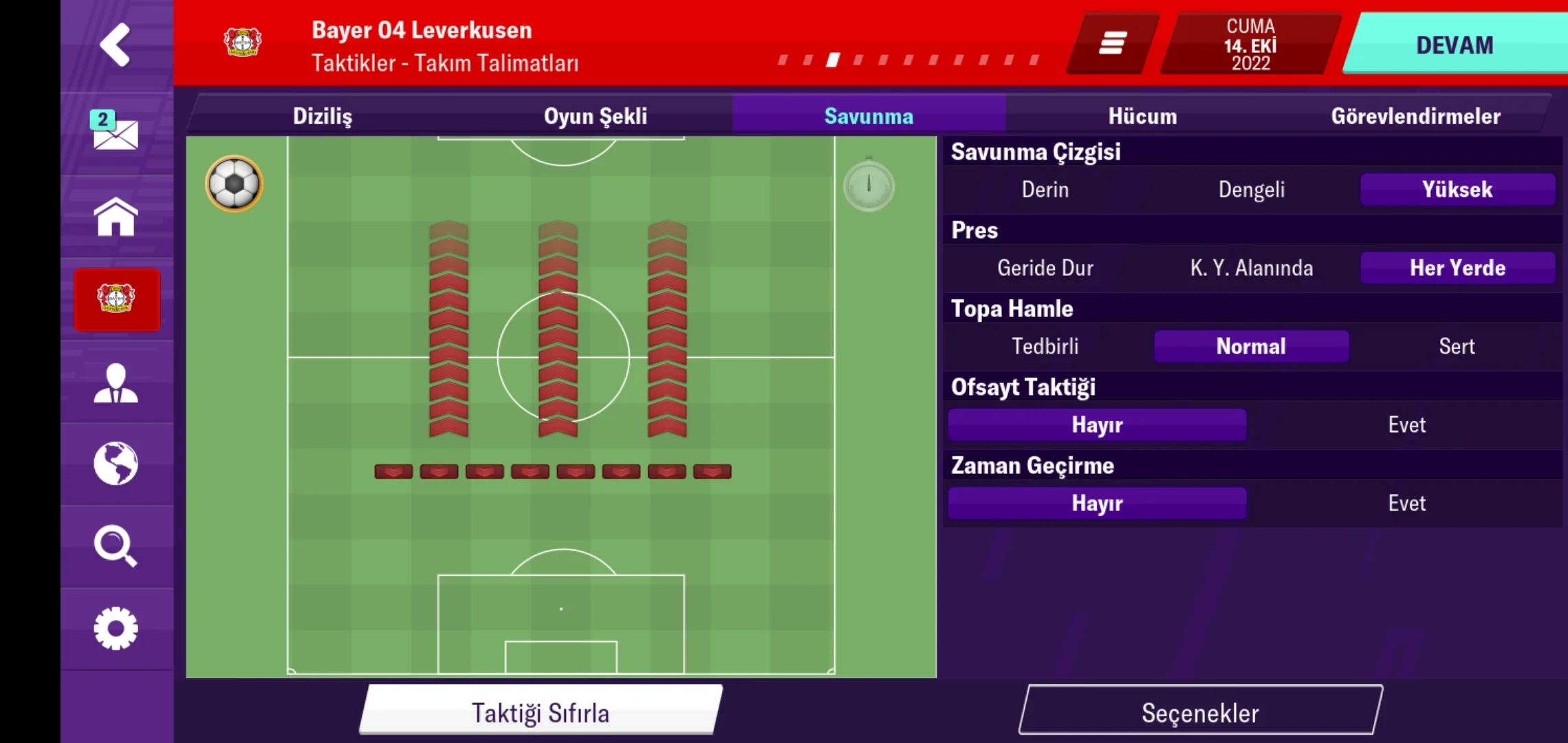Set Topa Hamle to Sert
Image resolution: width=1568 pixels, height=743 pixels.
(x=1457, y=346)
